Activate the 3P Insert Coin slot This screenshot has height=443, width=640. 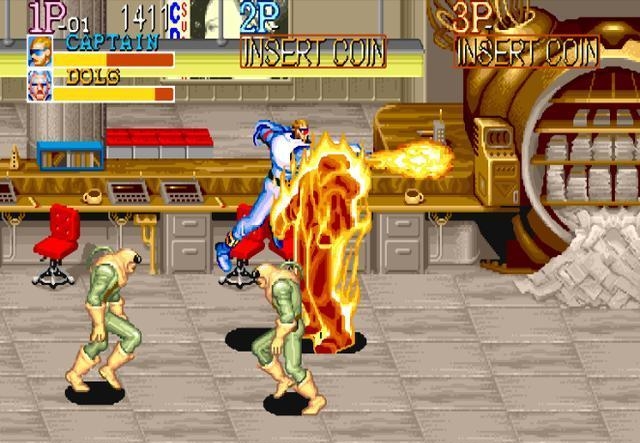pyautogui.click(x=527, y=52)
